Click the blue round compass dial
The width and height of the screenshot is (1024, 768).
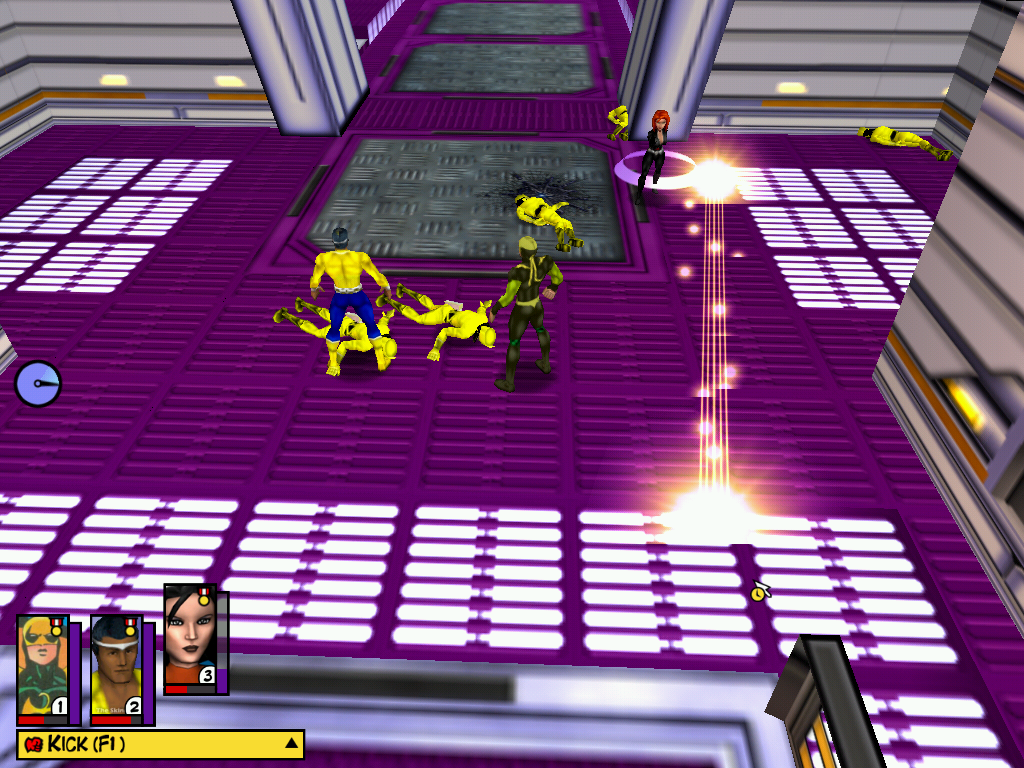[x=38, y=384]
